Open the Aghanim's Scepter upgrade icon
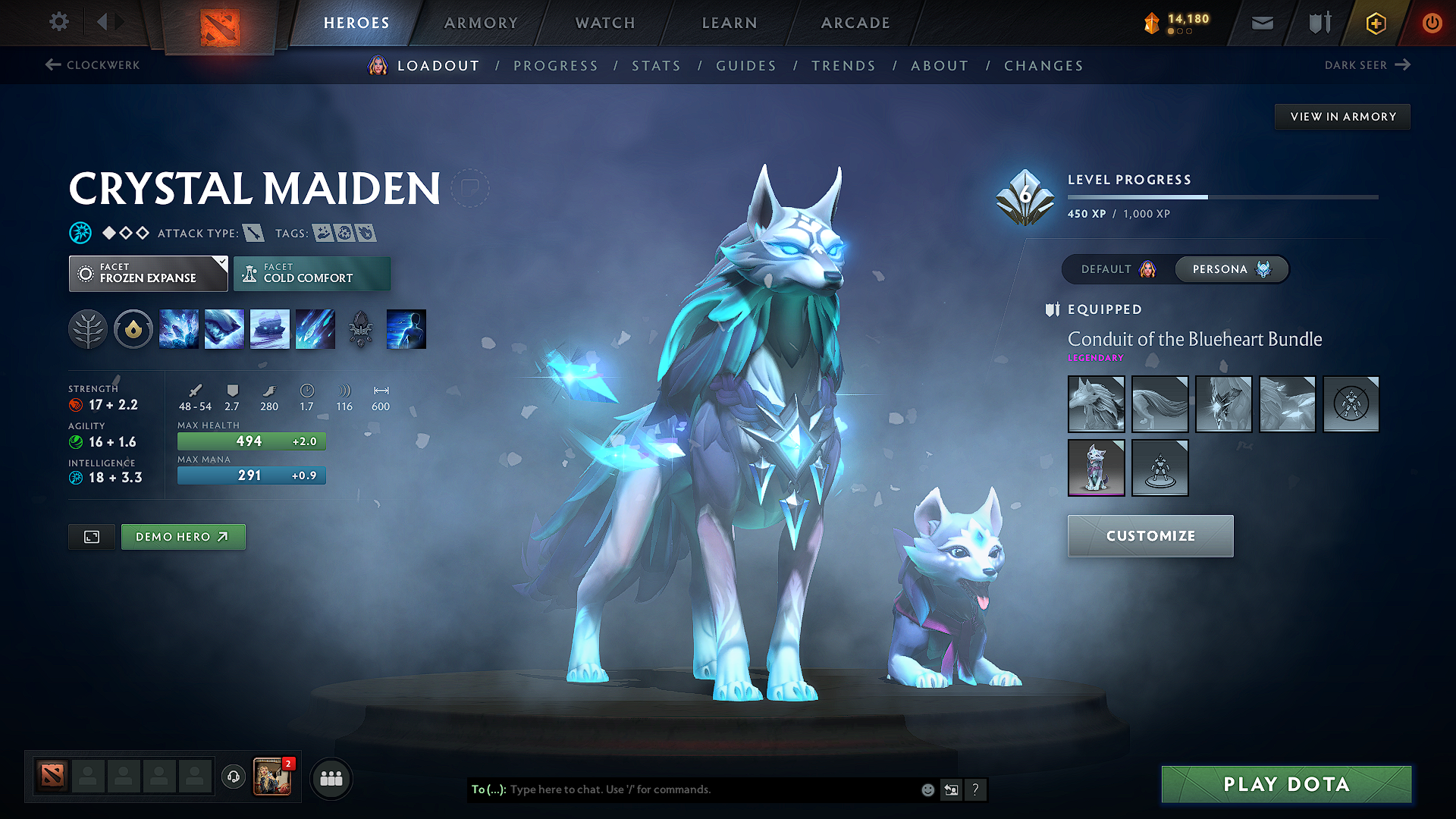The width and height of the screenshot is (1456, 819). pos(361,328)
